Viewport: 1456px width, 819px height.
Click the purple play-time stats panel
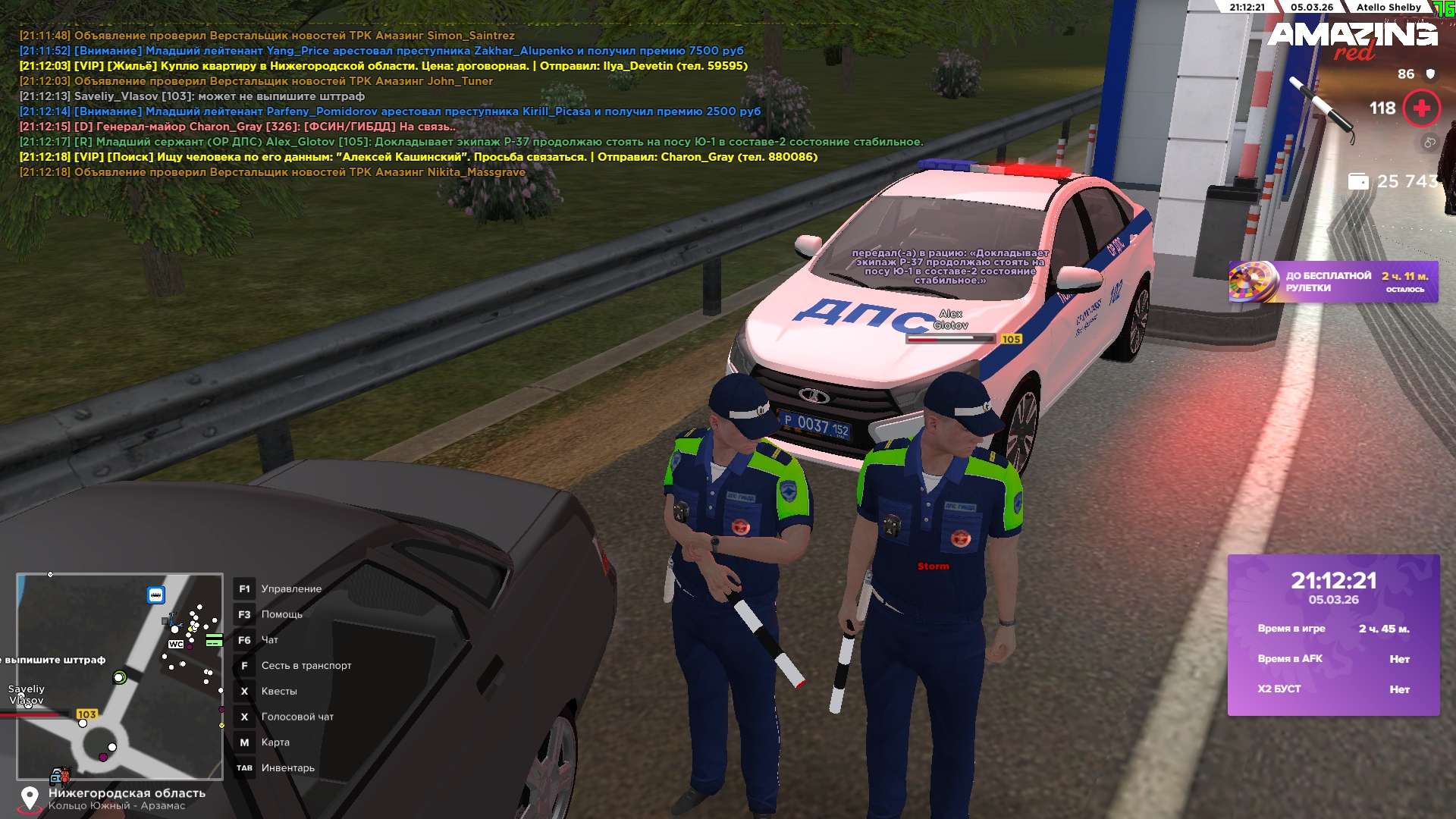click(x=1333, y=635)
